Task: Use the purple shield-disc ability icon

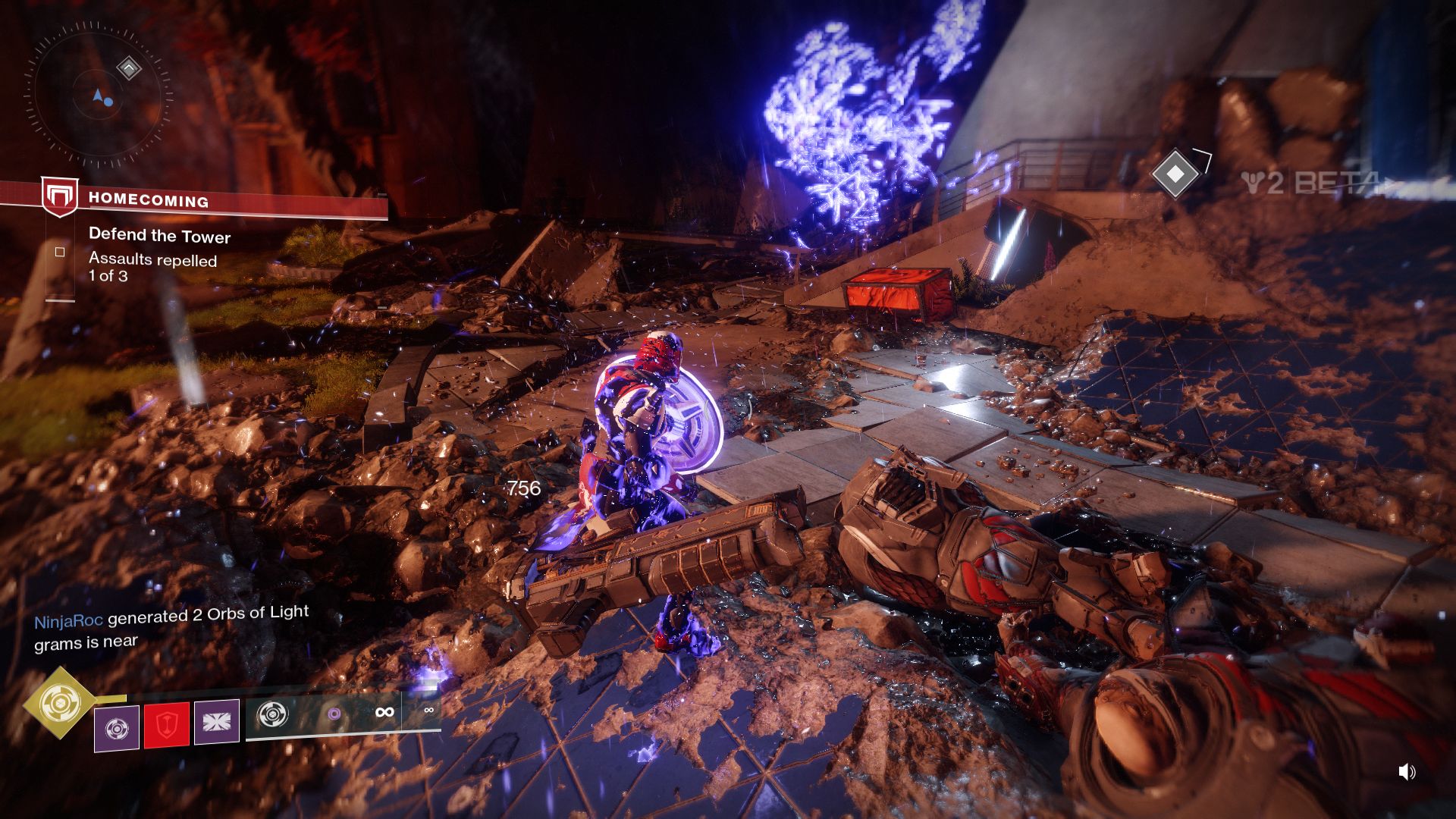Action: [x=117, y=728]
